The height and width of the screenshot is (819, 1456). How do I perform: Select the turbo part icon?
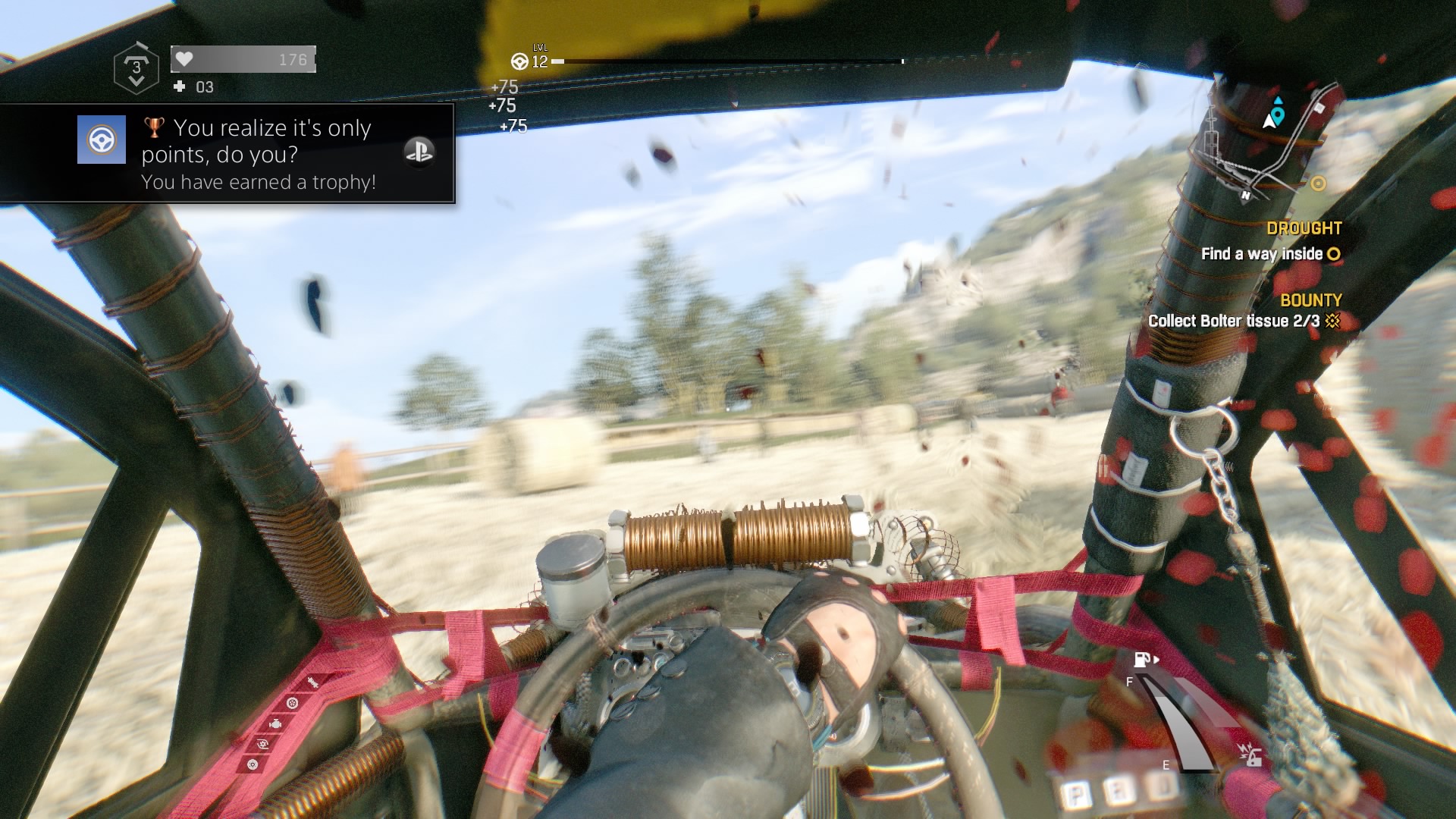(263, 744)
